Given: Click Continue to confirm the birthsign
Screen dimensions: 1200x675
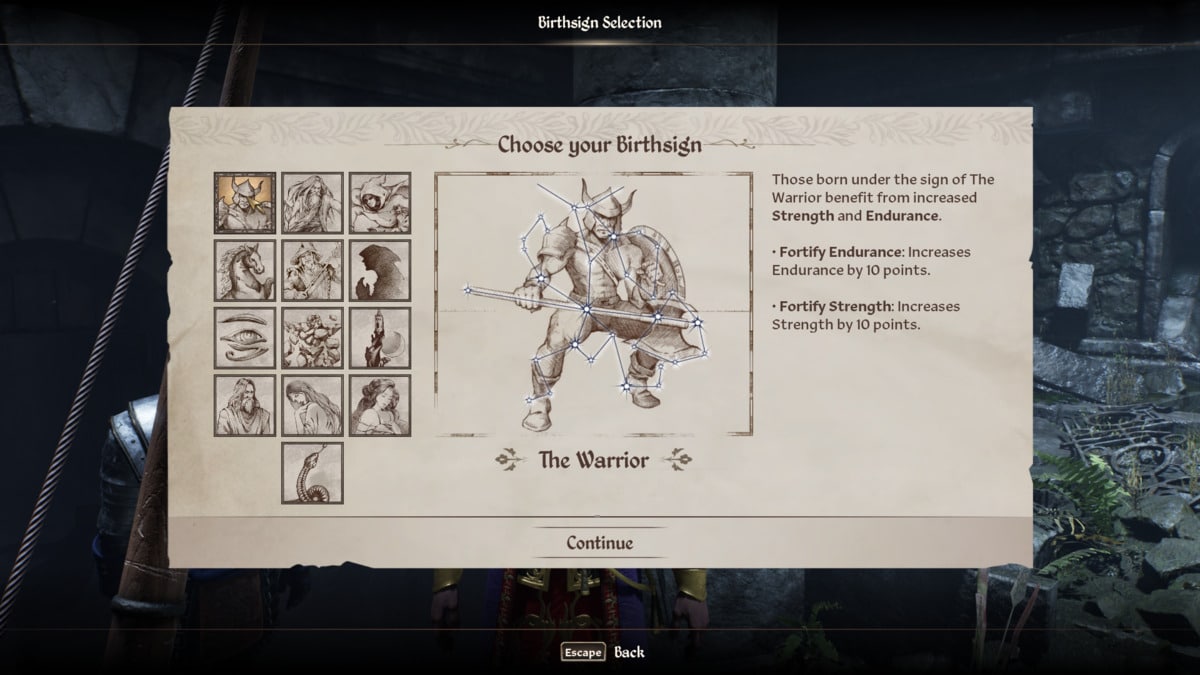Looking at the screenshot, I should click(600, 543).
